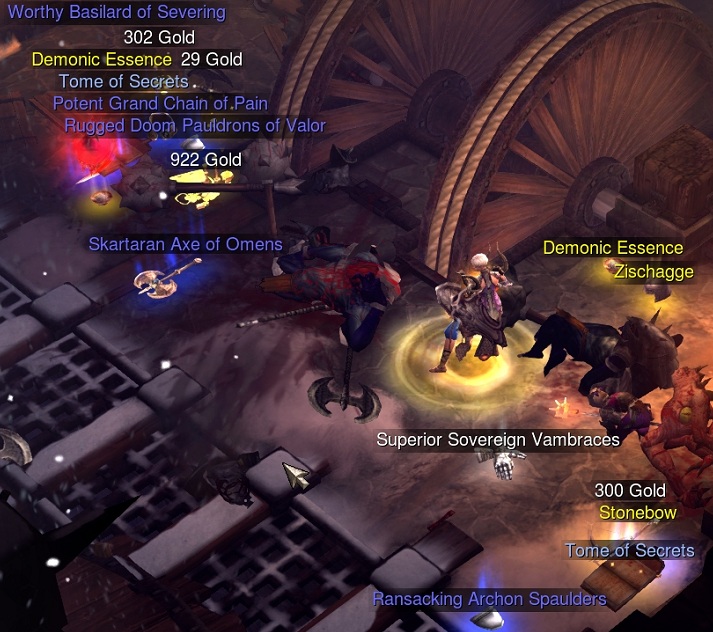
Task: Collect the 922 Gold label
Action: (x=206, y=160)
